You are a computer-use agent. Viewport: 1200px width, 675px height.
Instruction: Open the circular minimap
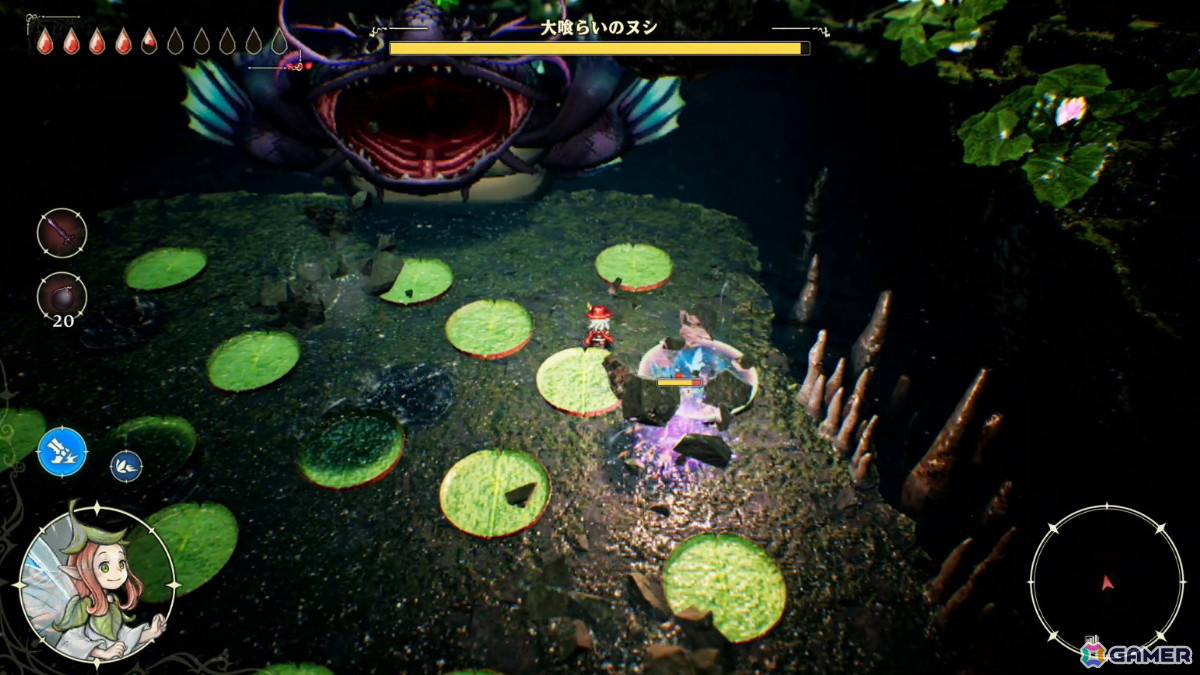click(1106, 581)
